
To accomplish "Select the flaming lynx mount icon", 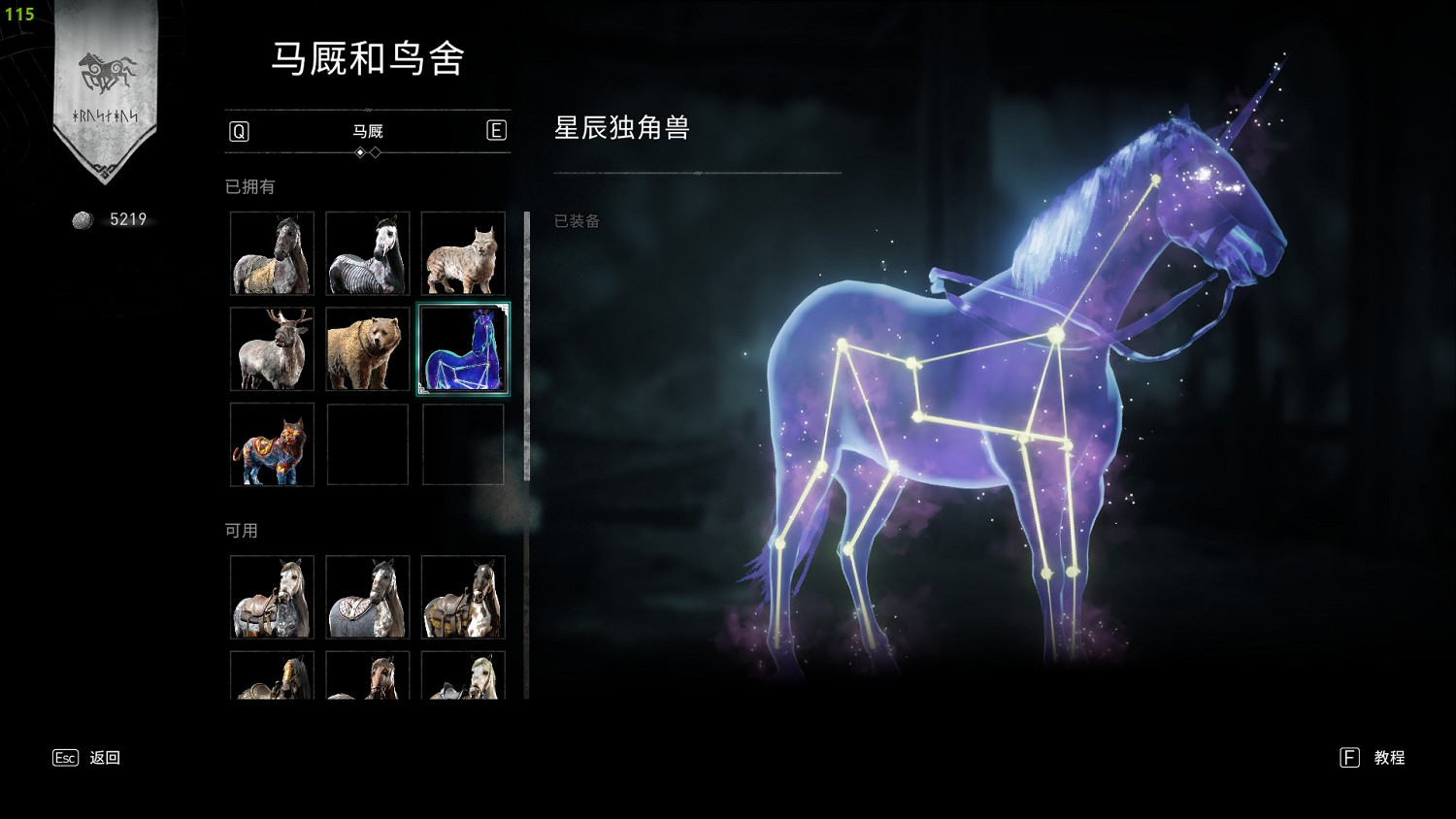I will point(272,445).
